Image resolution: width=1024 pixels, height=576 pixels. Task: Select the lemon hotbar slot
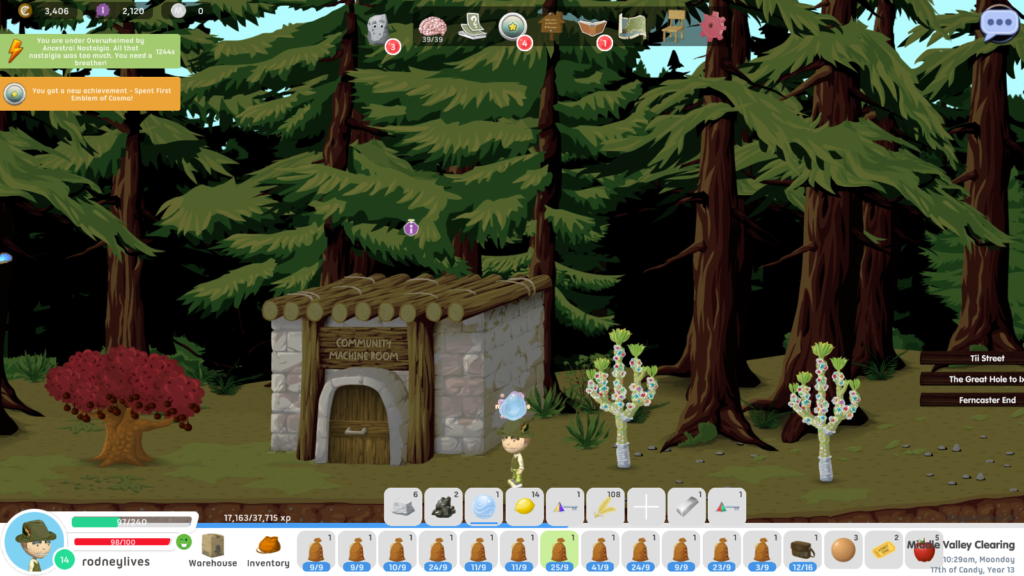click(x=525, y=507)
